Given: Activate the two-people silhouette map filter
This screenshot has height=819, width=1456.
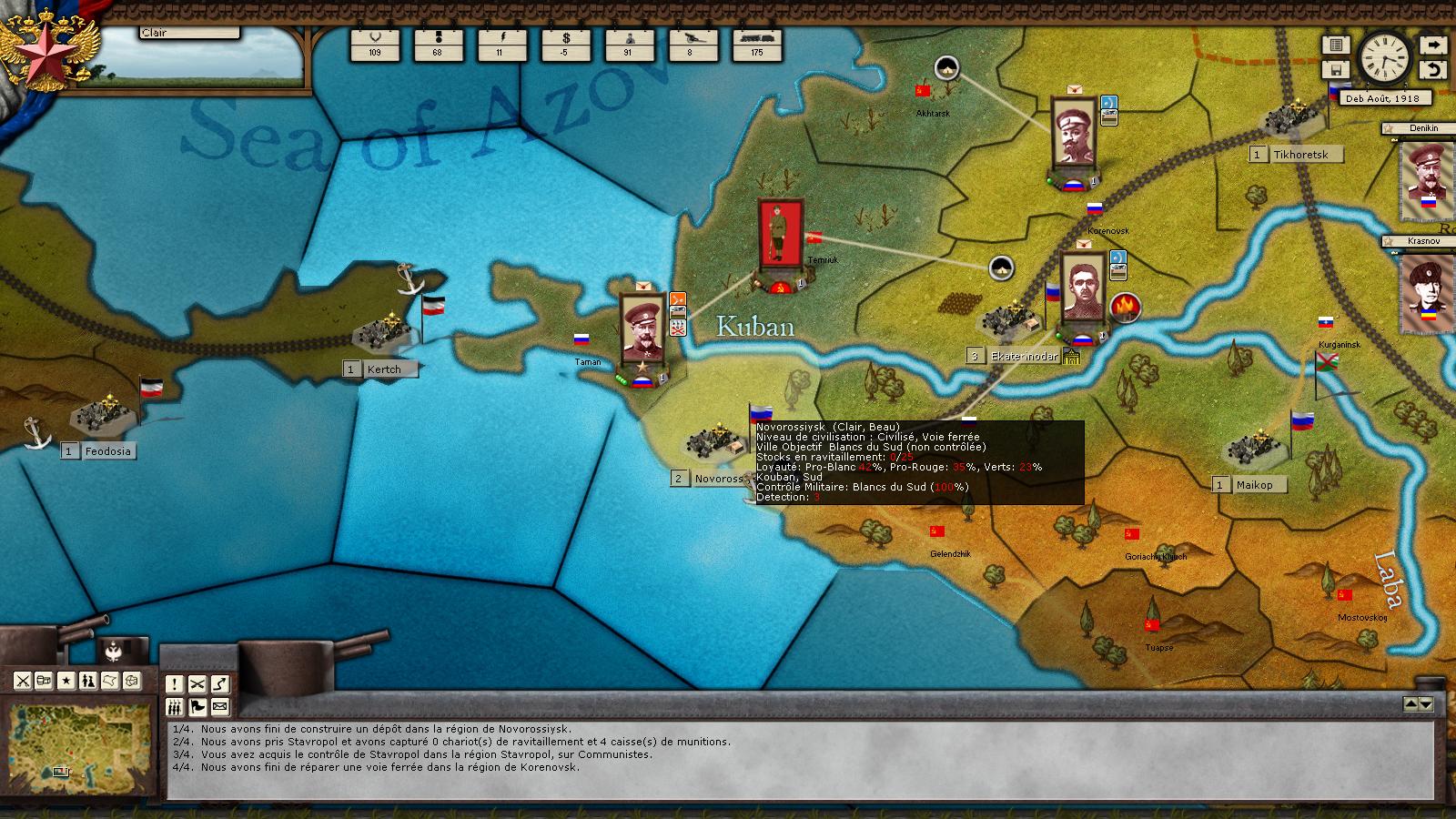Looking at the screenshot, I should (x=88, y=680).
